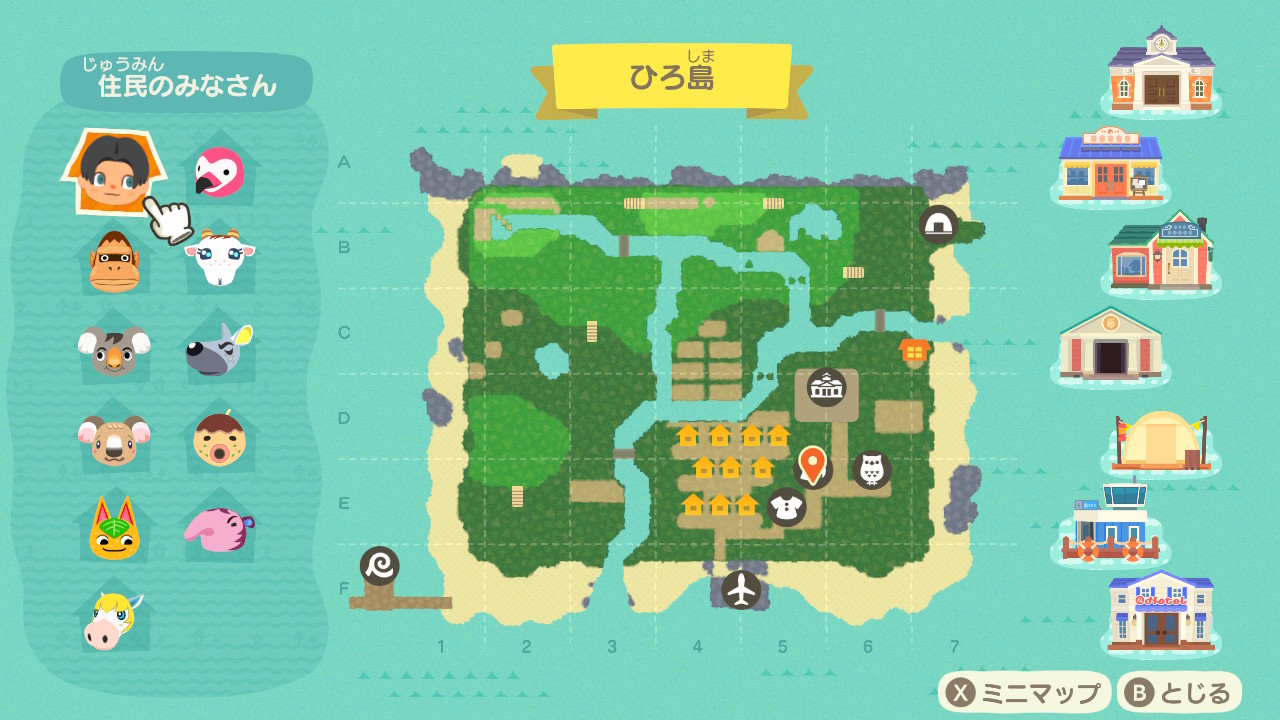
Task: Select the museum owl map marker
Action: [x=871, y=469]
